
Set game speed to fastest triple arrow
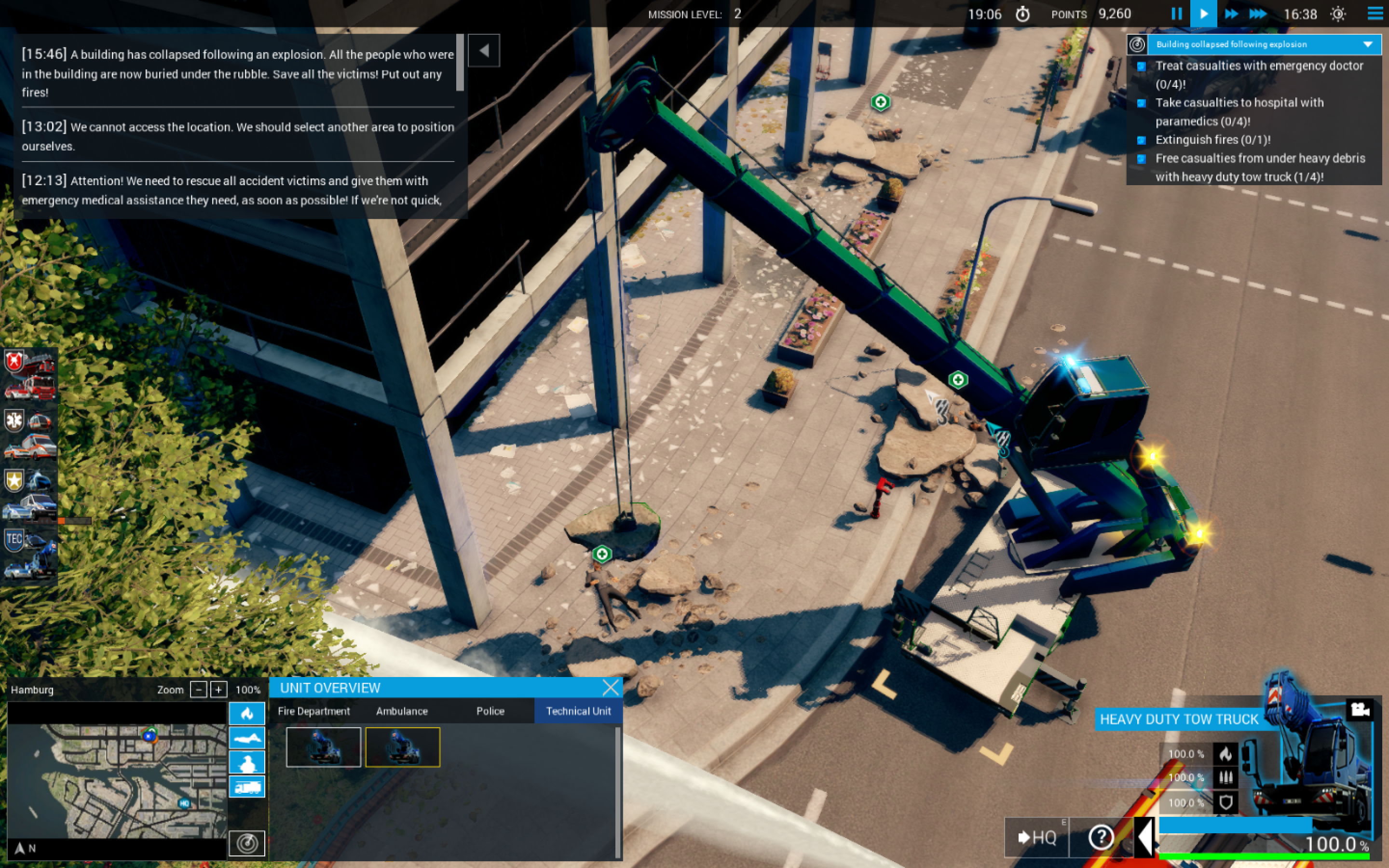click(1258, 14)
